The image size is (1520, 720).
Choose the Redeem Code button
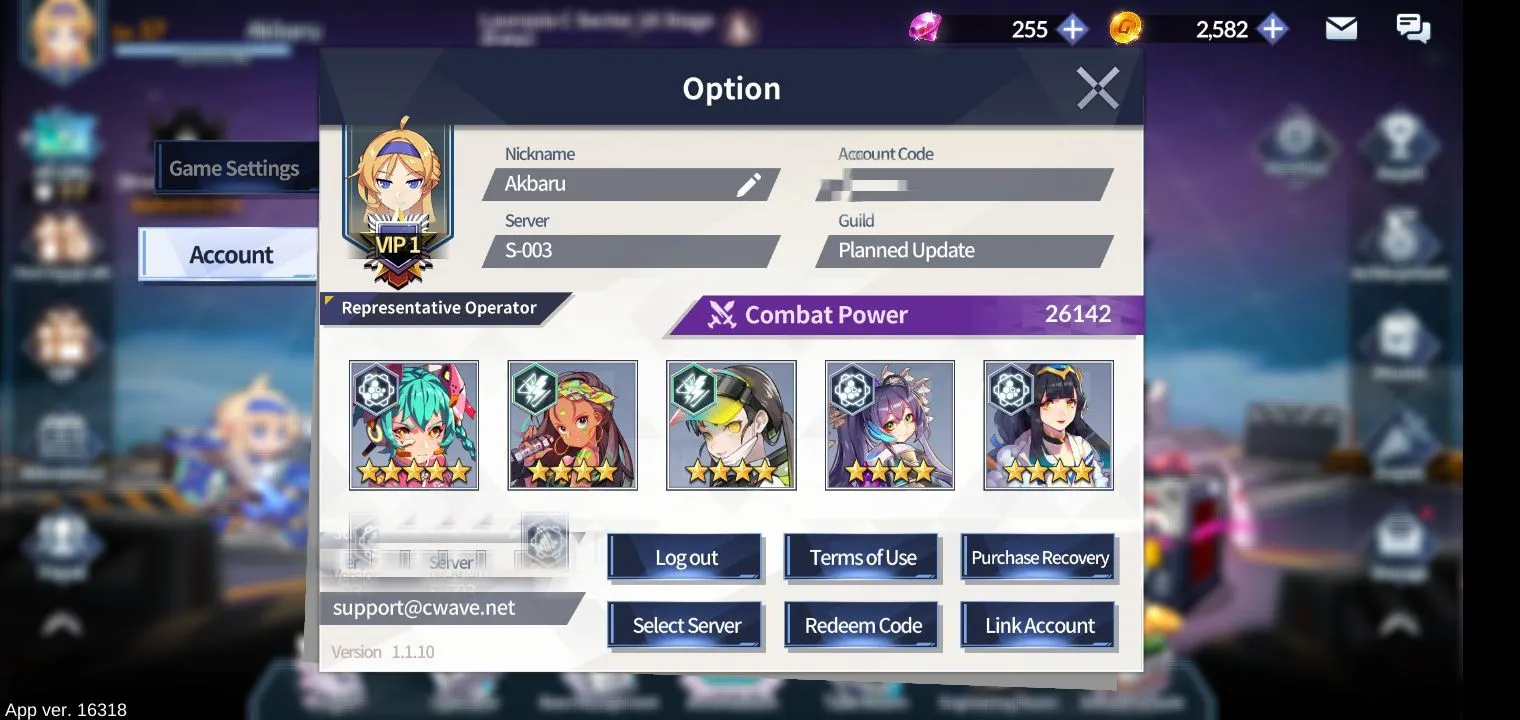(862, 626)
